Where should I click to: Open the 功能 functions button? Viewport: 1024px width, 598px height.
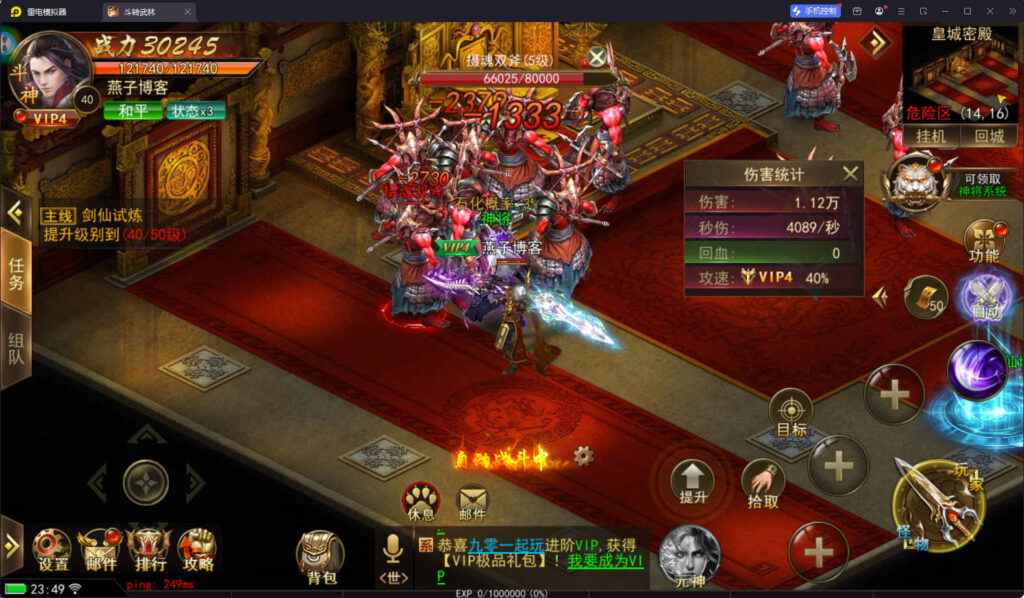983,240
